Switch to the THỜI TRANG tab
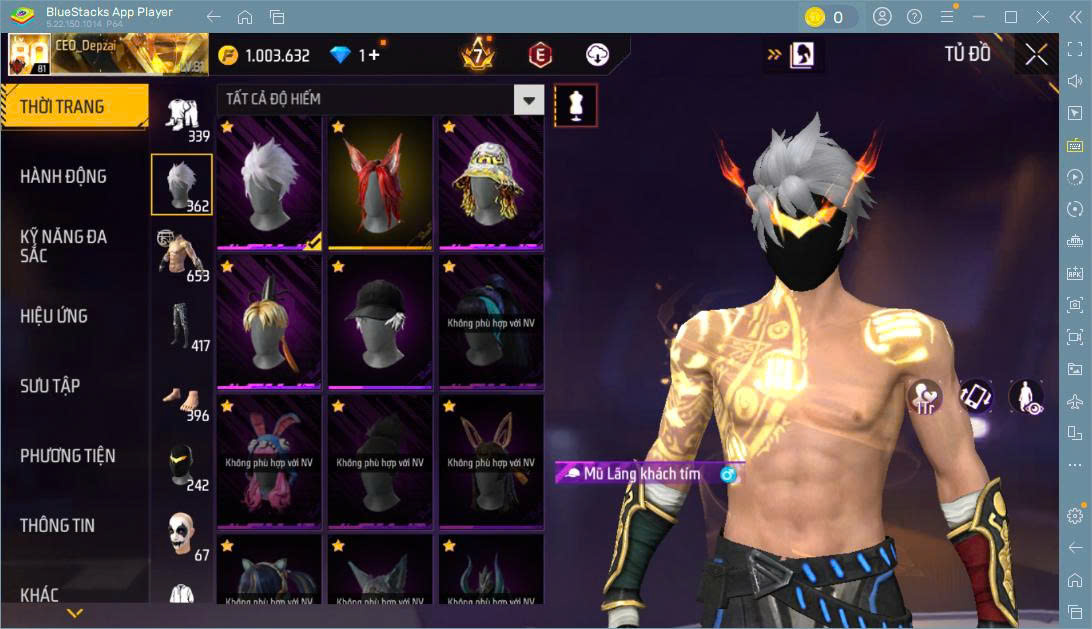 click(74, 107)
